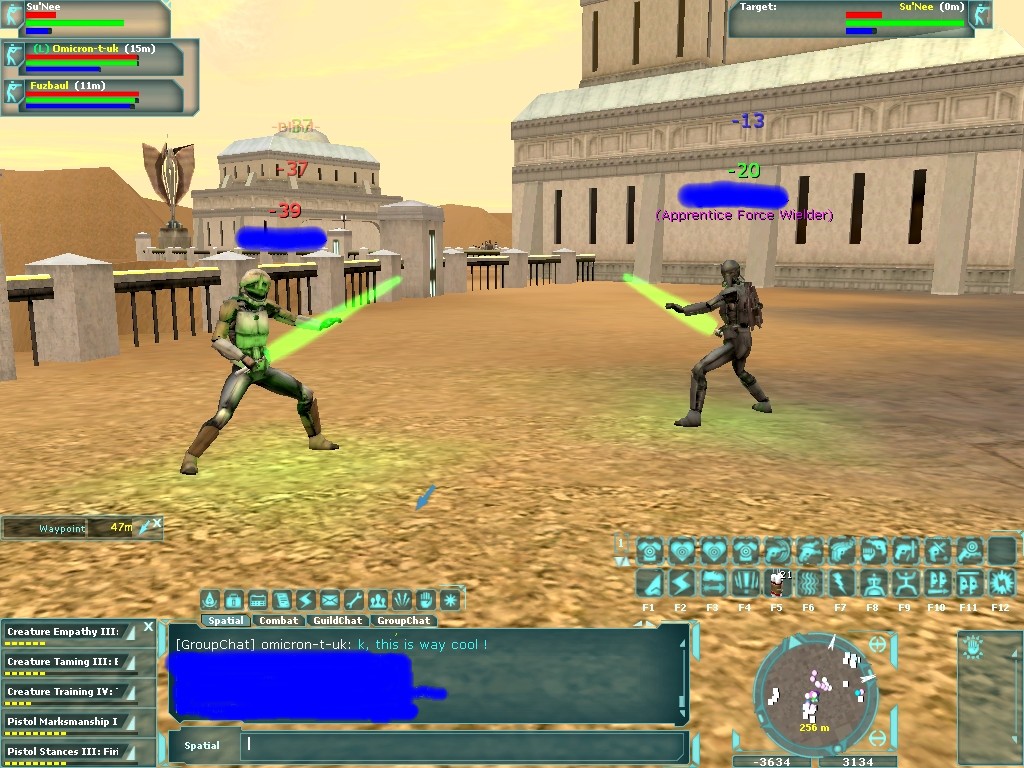Close the skills tracker panel

click(x=148, y=627)
